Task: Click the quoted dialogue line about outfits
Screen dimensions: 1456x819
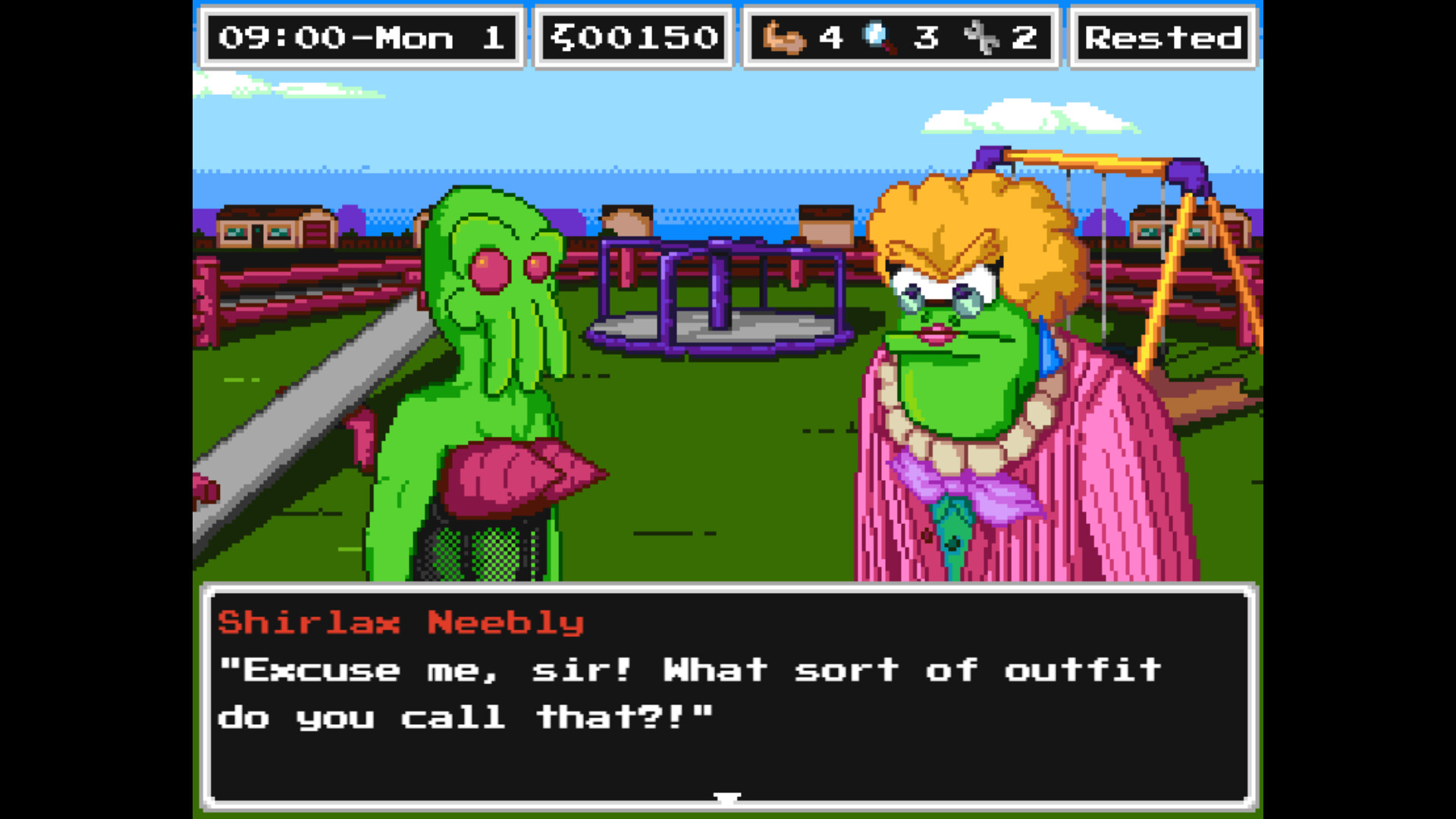Action: click(690, 669)
